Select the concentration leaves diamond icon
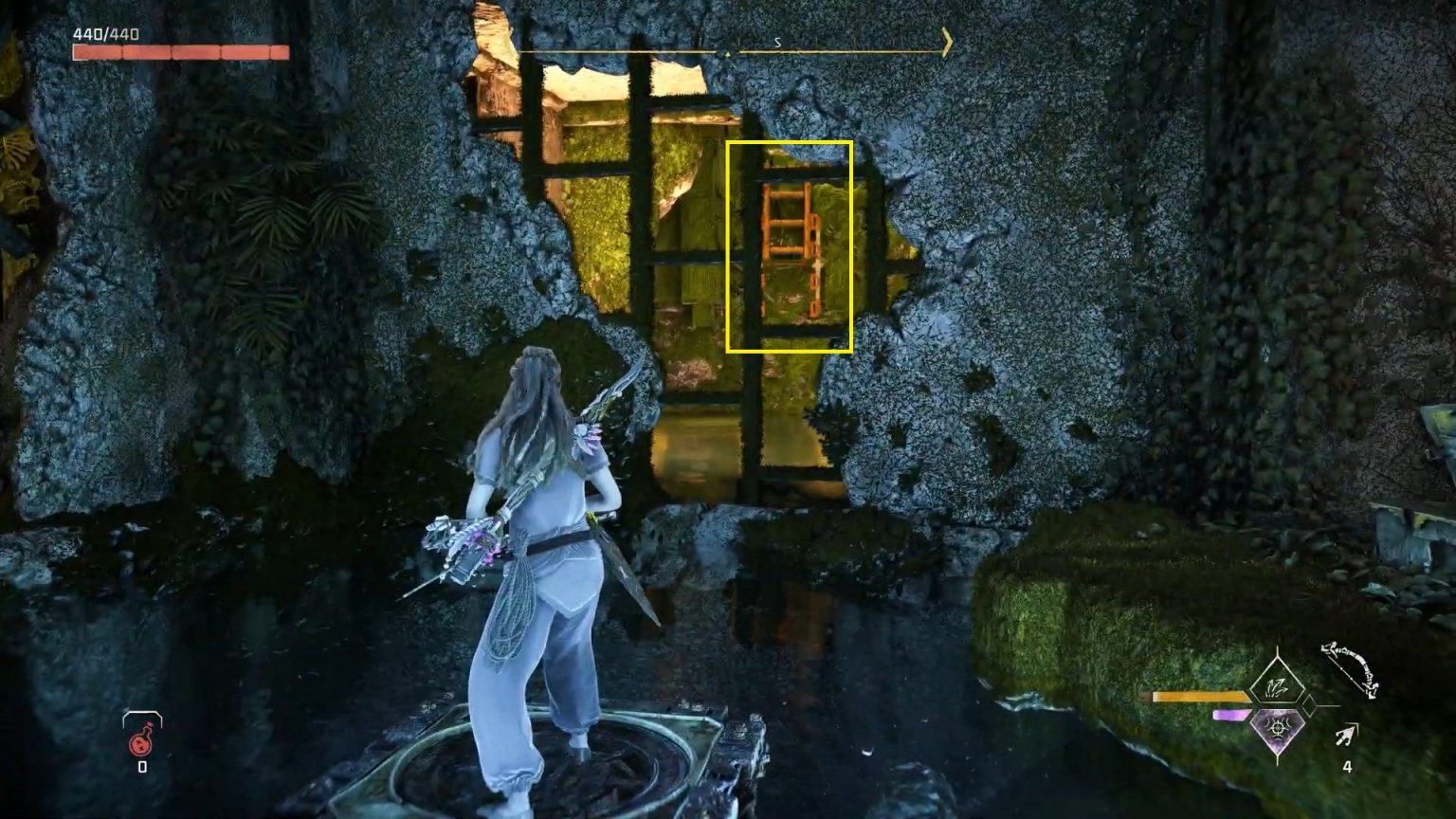The image size is (1456, 819). [1277, 686]
